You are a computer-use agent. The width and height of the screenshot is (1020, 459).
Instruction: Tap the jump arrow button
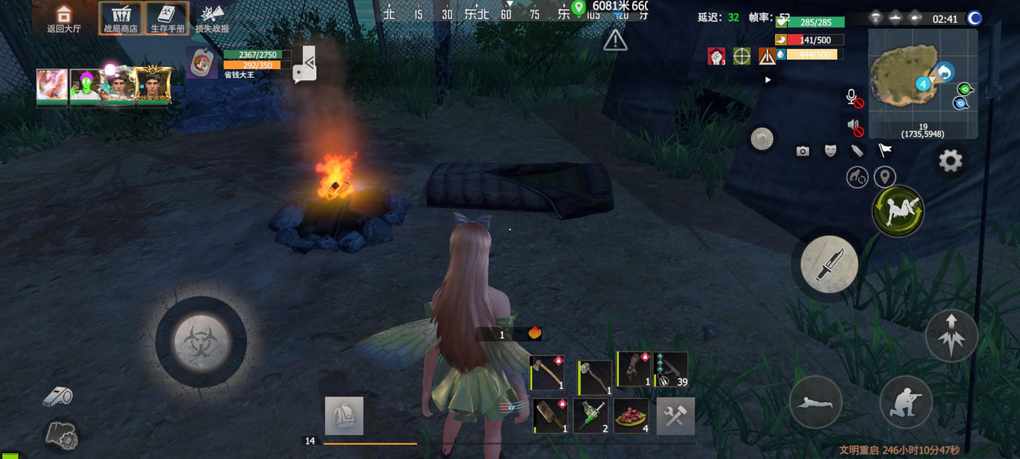951,335
